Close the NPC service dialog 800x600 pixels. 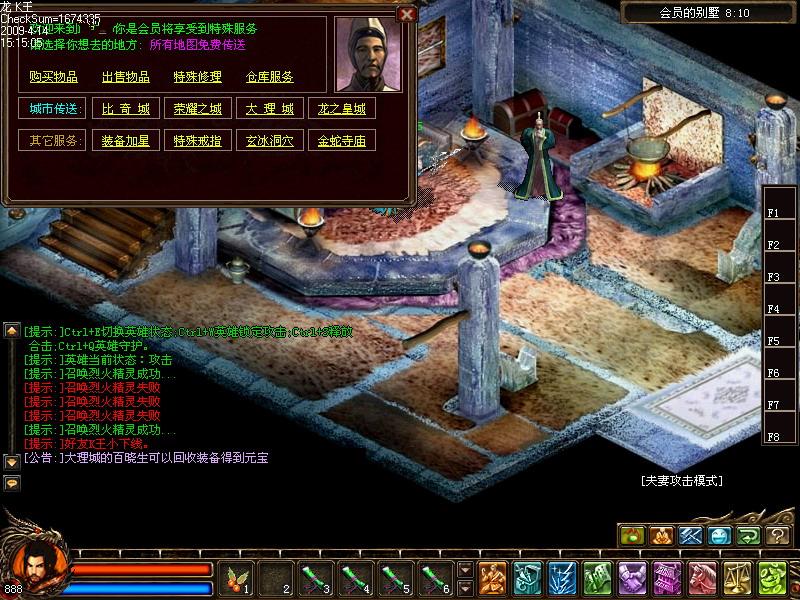(406, 14)
